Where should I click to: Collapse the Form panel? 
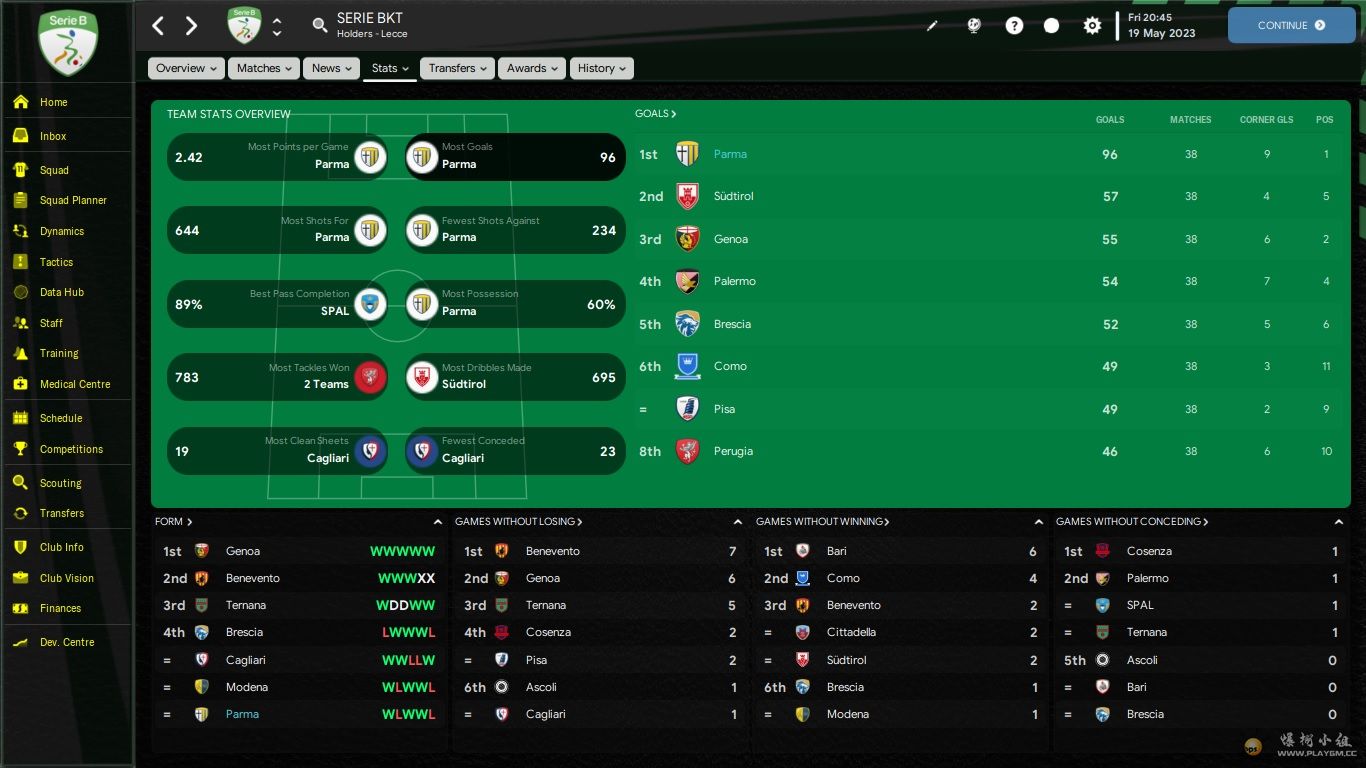pyautogui.click(x=437, y=522)
